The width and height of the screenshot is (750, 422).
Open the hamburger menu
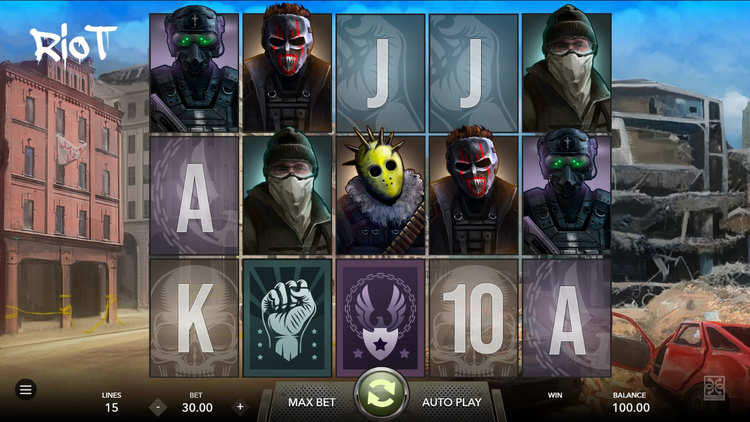point(26,389)
